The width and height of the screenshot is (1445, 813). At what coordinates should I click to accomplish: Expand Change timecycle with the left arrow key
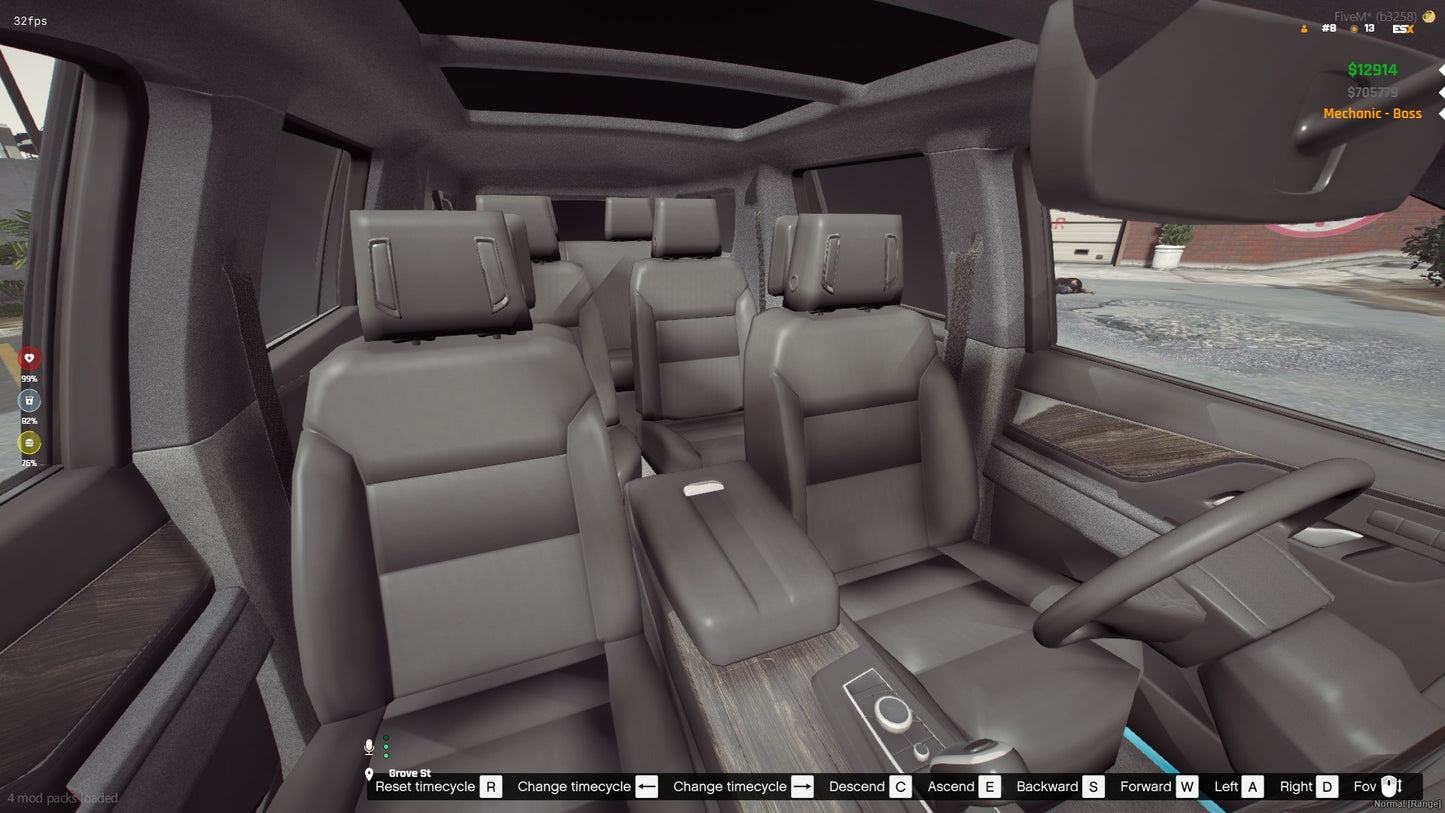point(646,787)
